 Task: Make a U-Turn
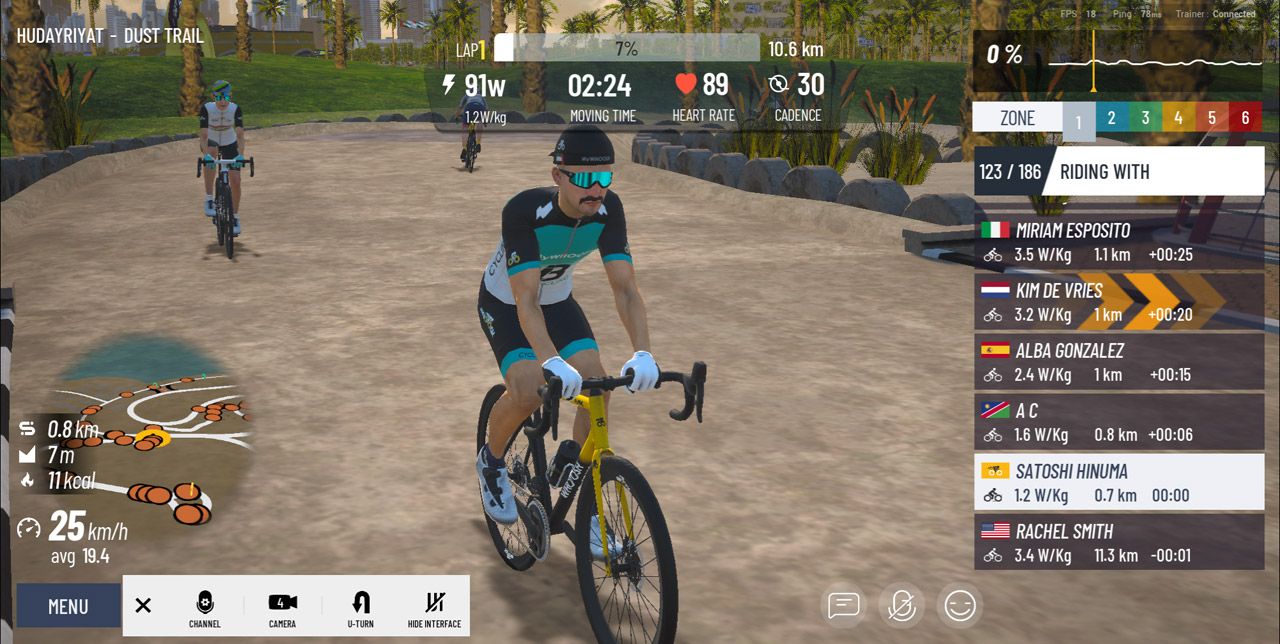pos(361,607)
